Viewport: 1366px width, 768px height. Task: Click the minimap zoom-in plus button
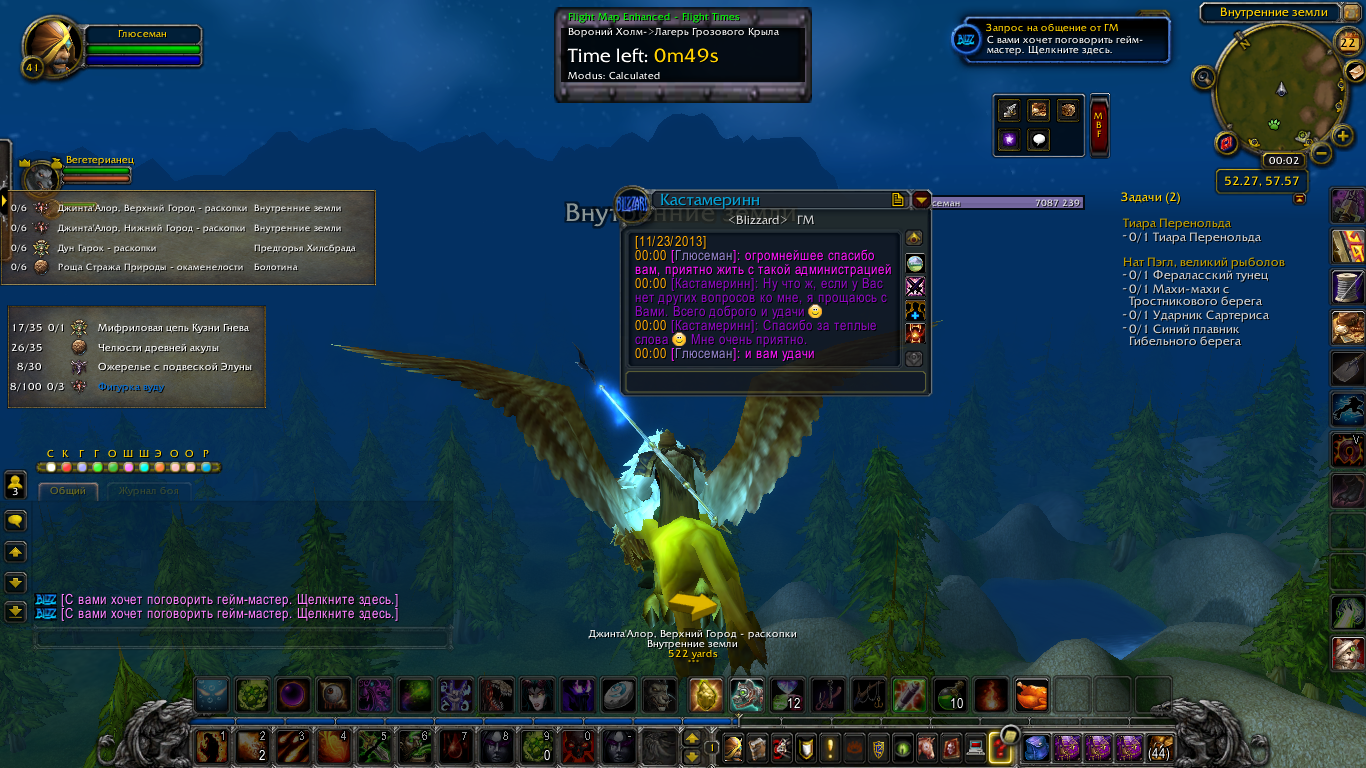click(1344, 136)
